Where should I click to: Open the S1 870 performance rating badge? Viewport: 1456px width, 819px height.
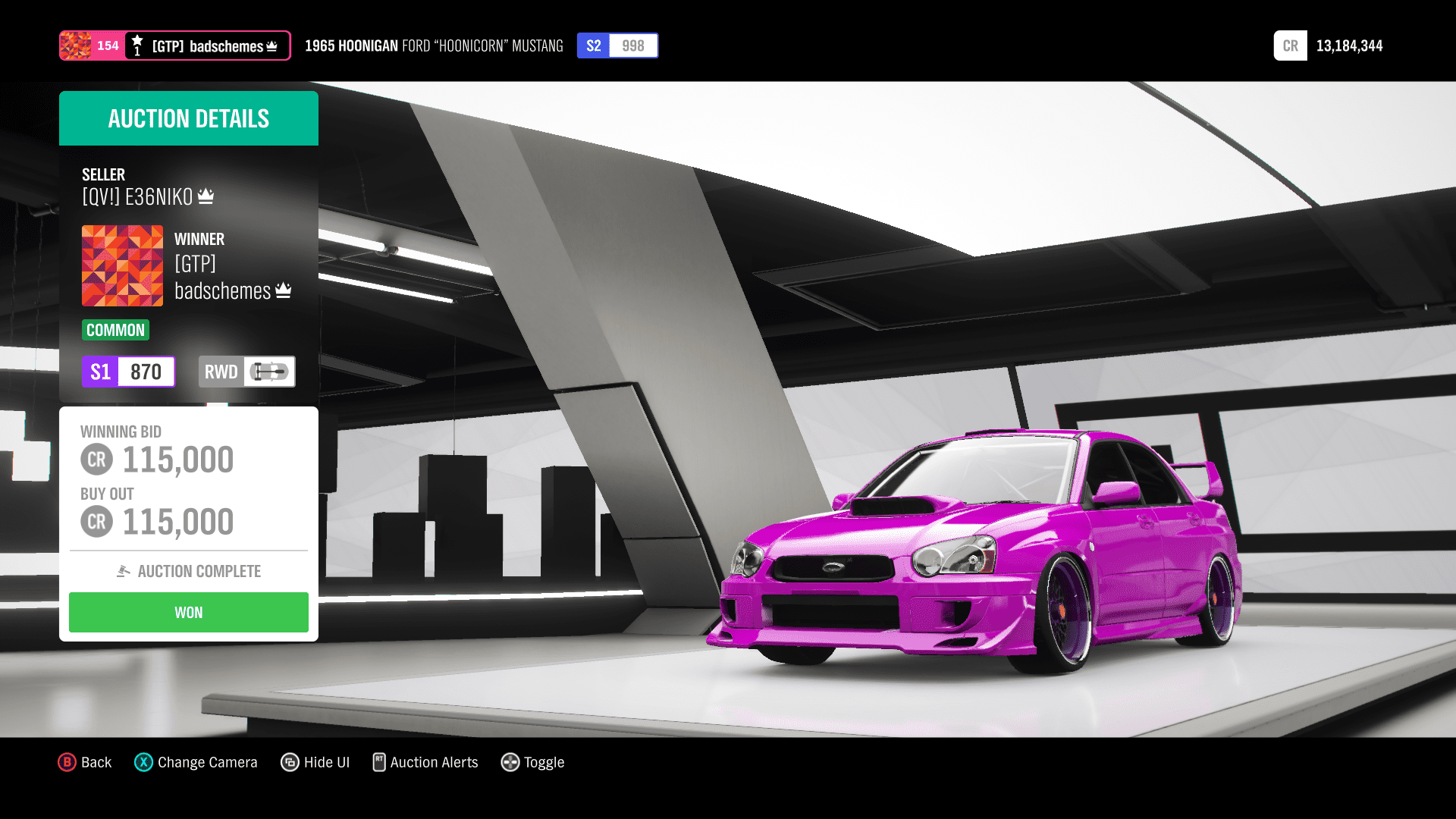(x=128, y=372)
